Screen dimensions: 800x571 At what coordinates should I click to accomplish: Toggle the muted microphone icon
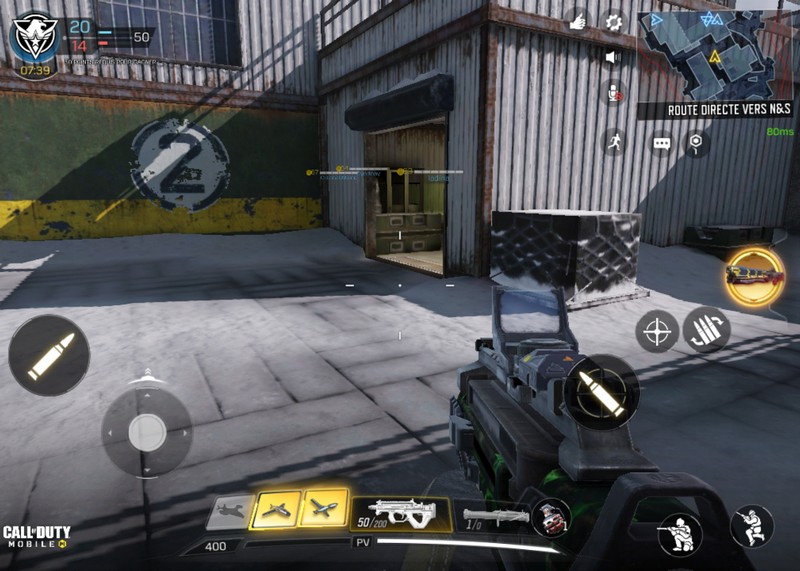tap(613, 94)
